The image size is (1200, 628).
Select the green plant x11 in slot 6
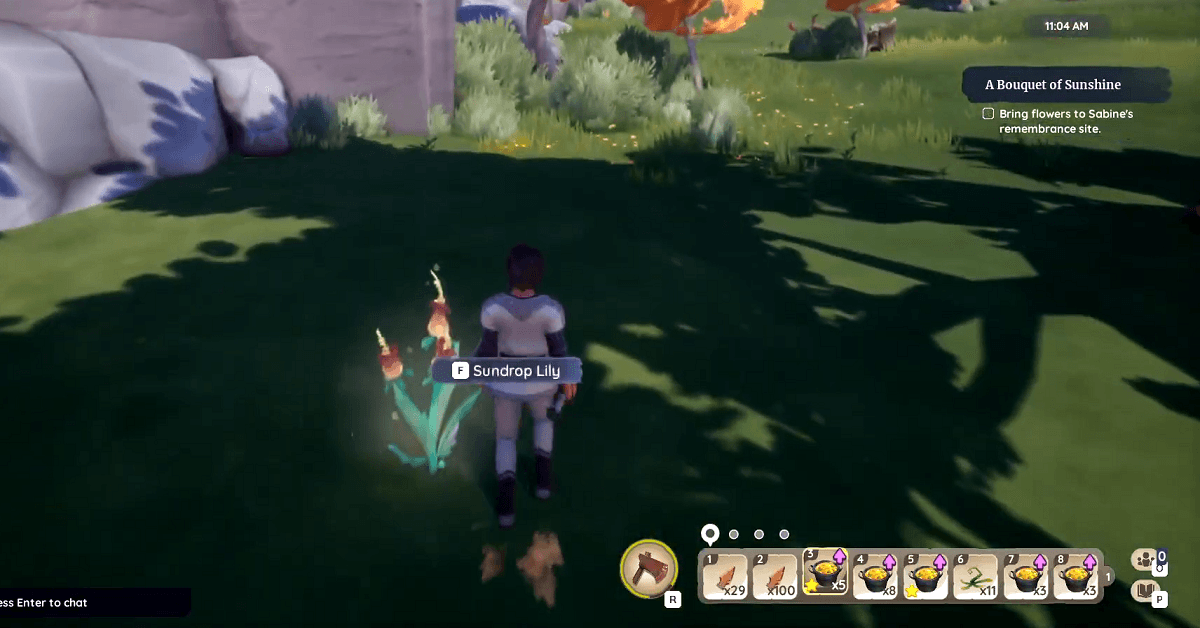coord(976,576)
